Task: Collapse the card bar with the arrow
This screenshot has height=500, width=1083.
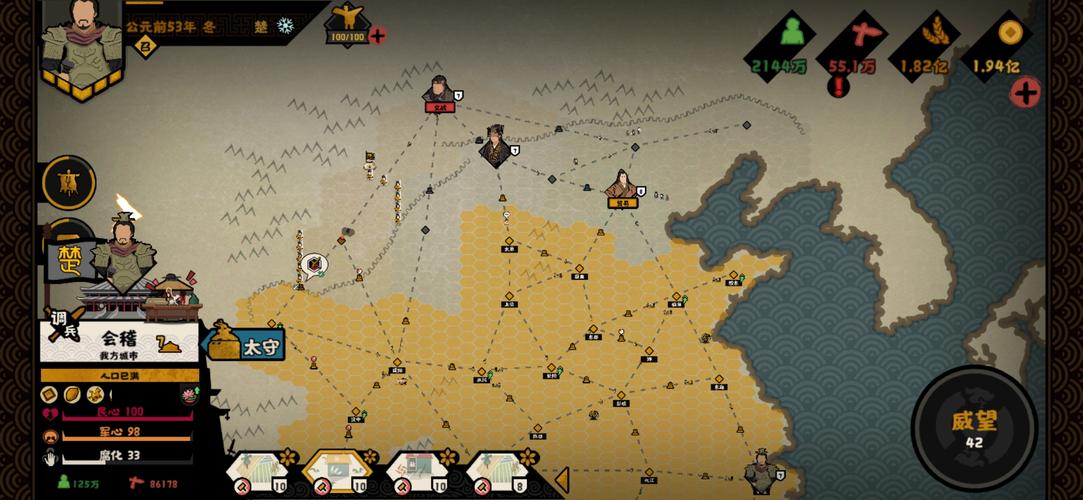Action: 561,480
